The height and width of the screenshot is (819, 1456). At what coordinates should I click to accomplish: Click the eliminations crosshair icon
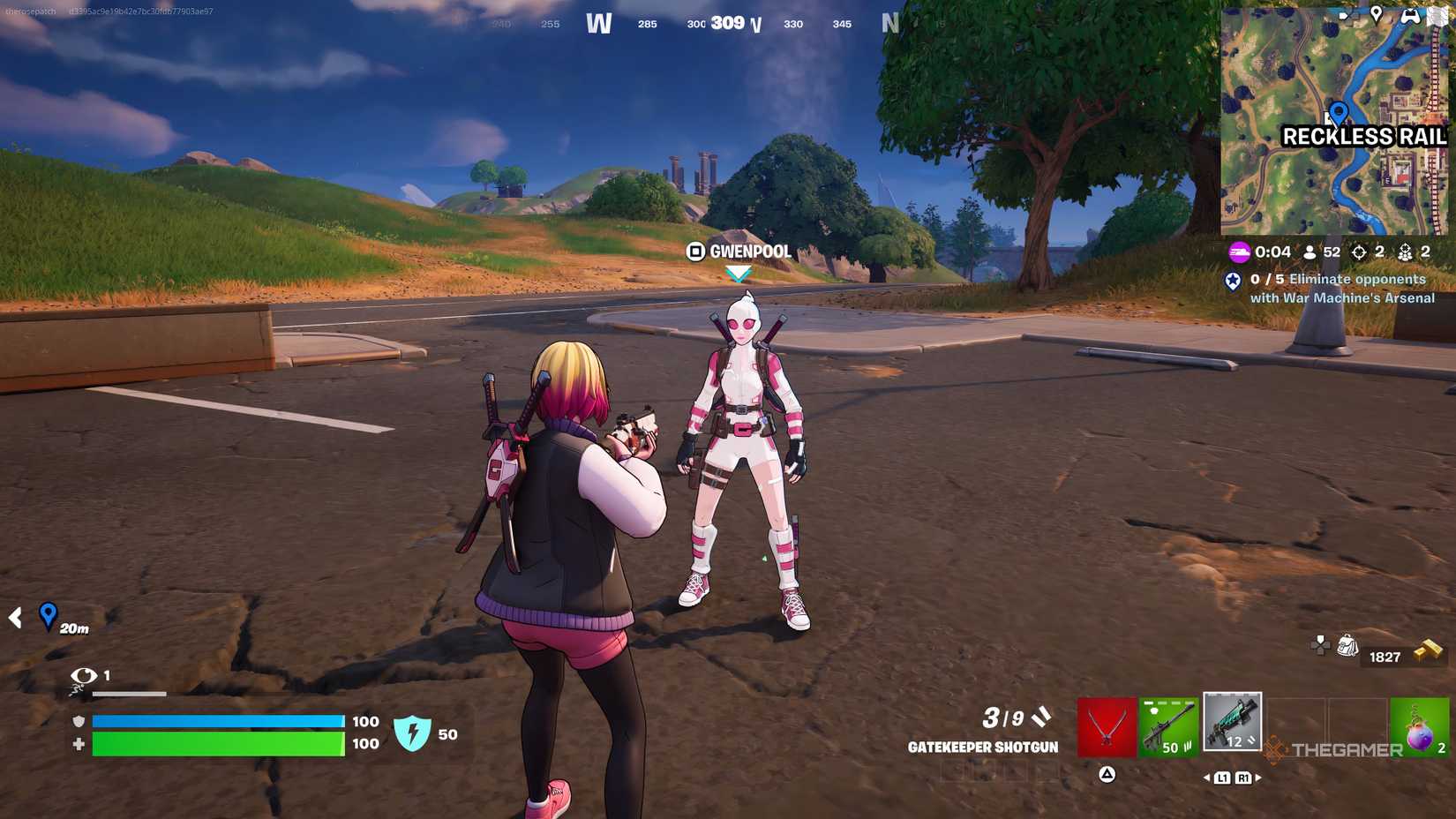1359,252
